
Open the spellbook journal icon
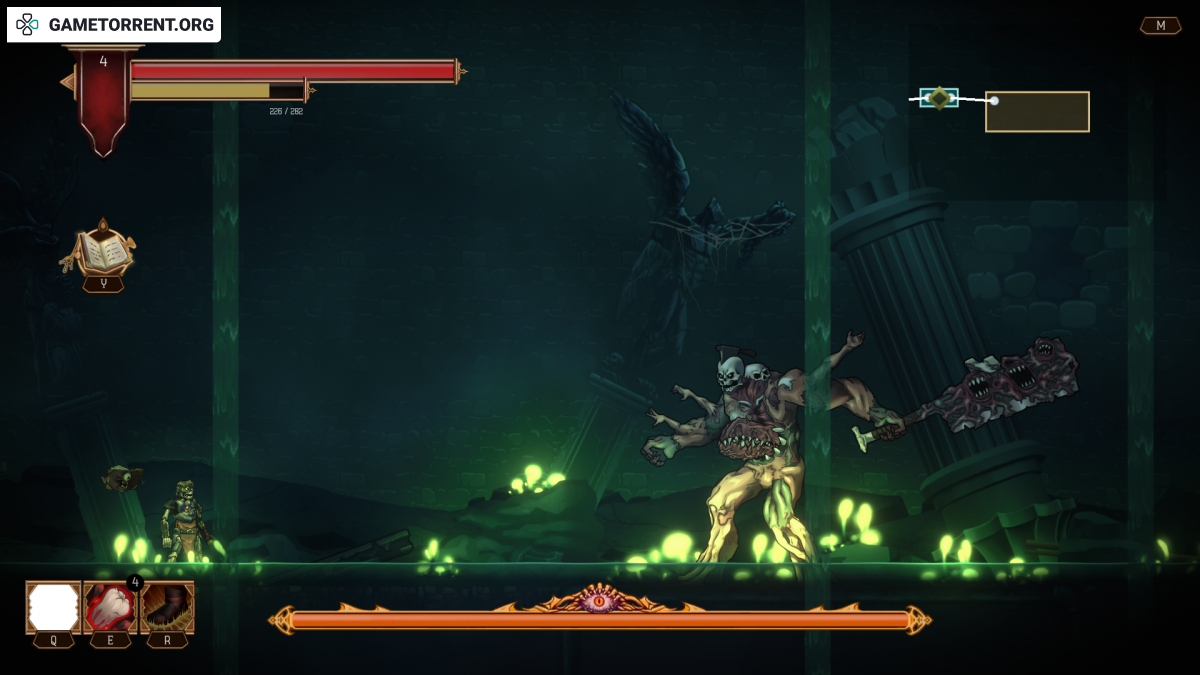pos(103,251)
